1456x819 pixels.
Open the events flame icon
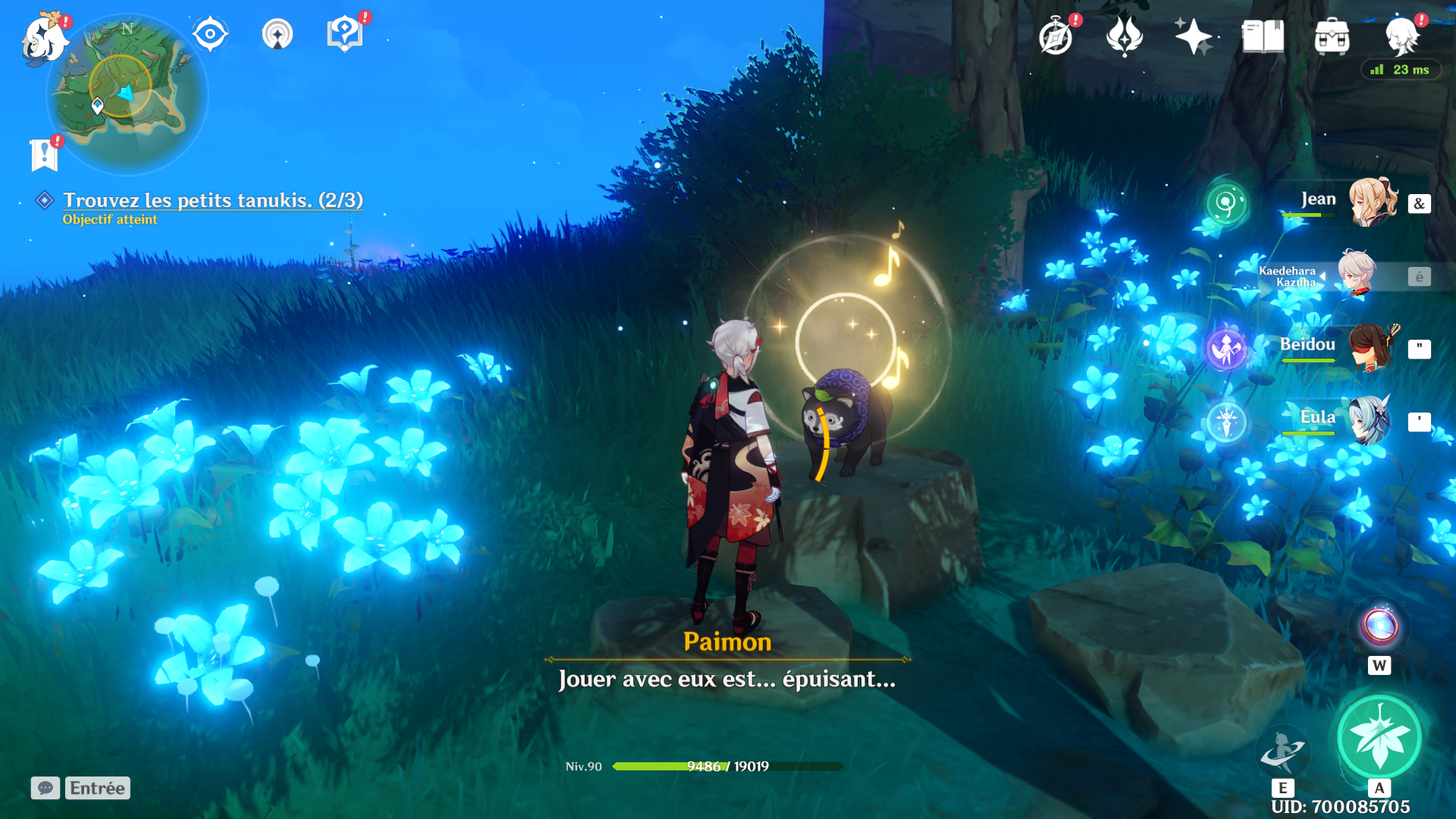(x=1124, y=36)
